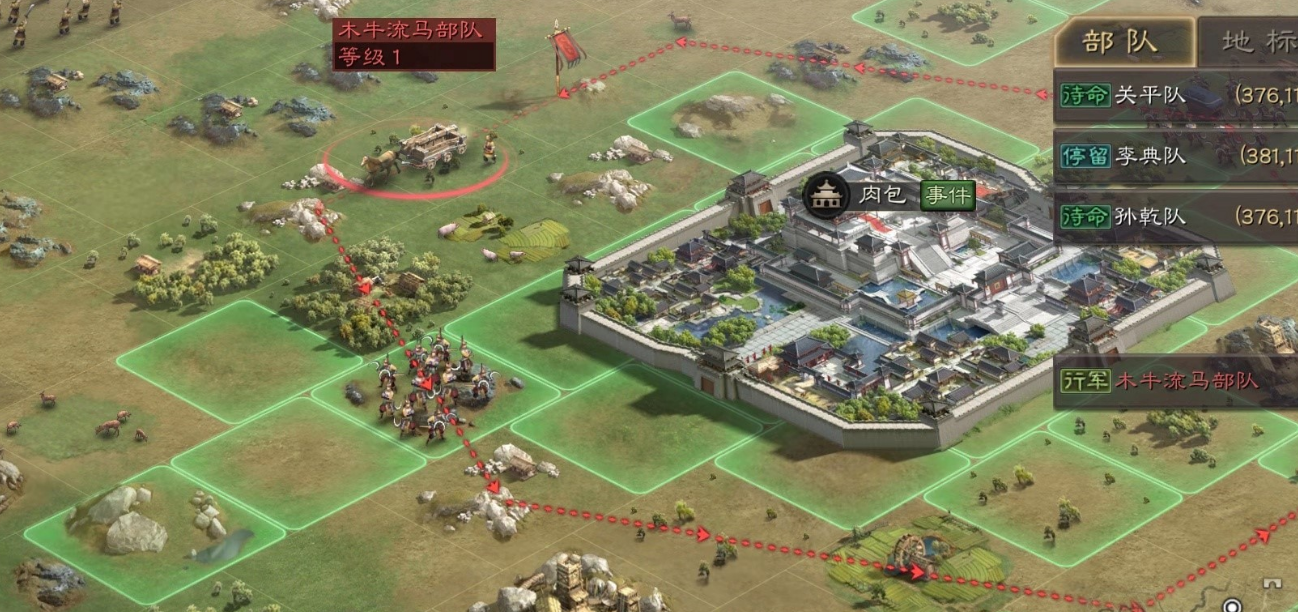Choose the 李典队 troop entry
The width and height of the screenshot is (1298, 612).
(x=1175, y=157)
